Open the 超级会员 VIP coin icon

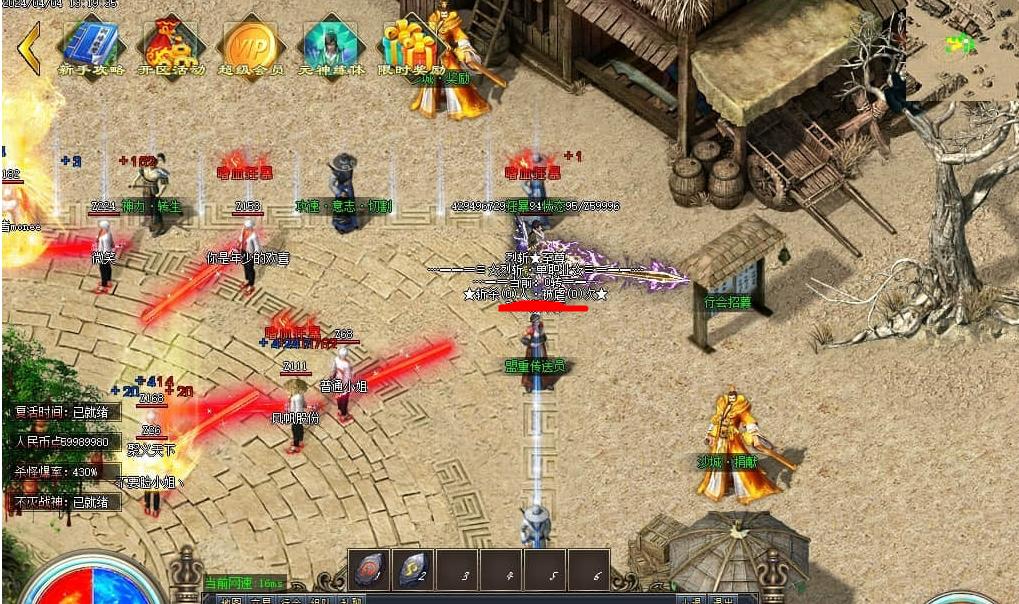coord(250,45)
